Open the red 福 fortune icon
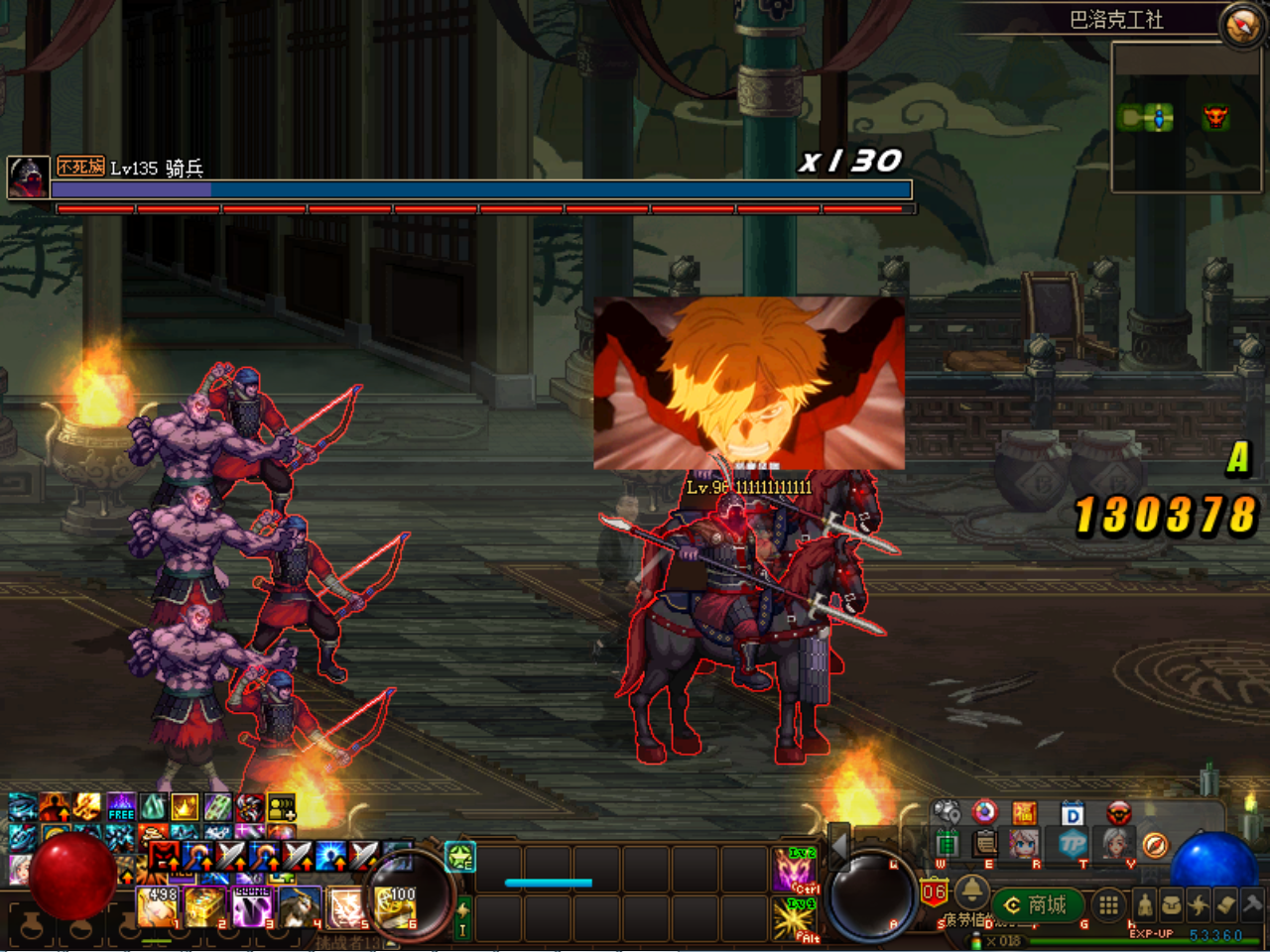This screenshot has width=1270, height=952. 1024,814
